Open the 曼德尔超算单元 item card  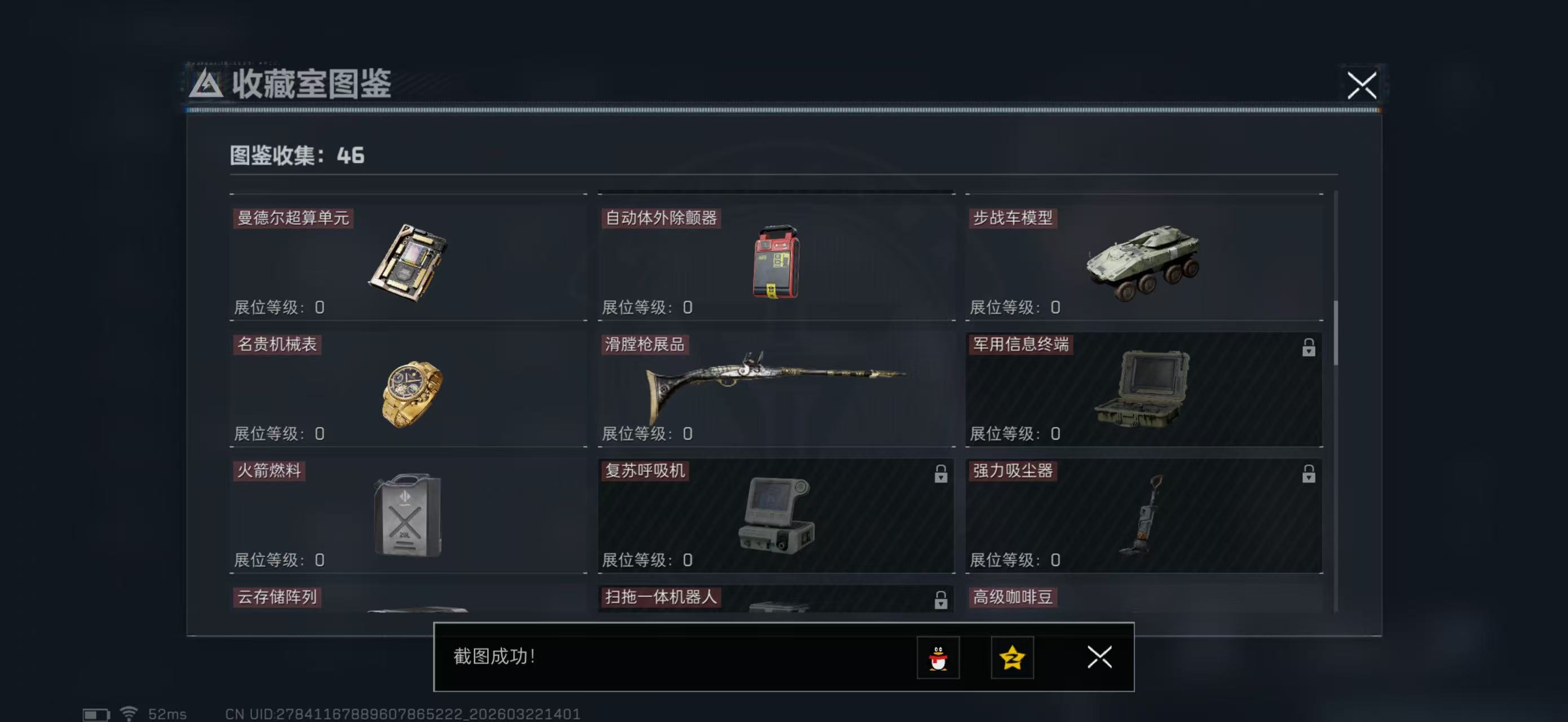pos(408,262)
